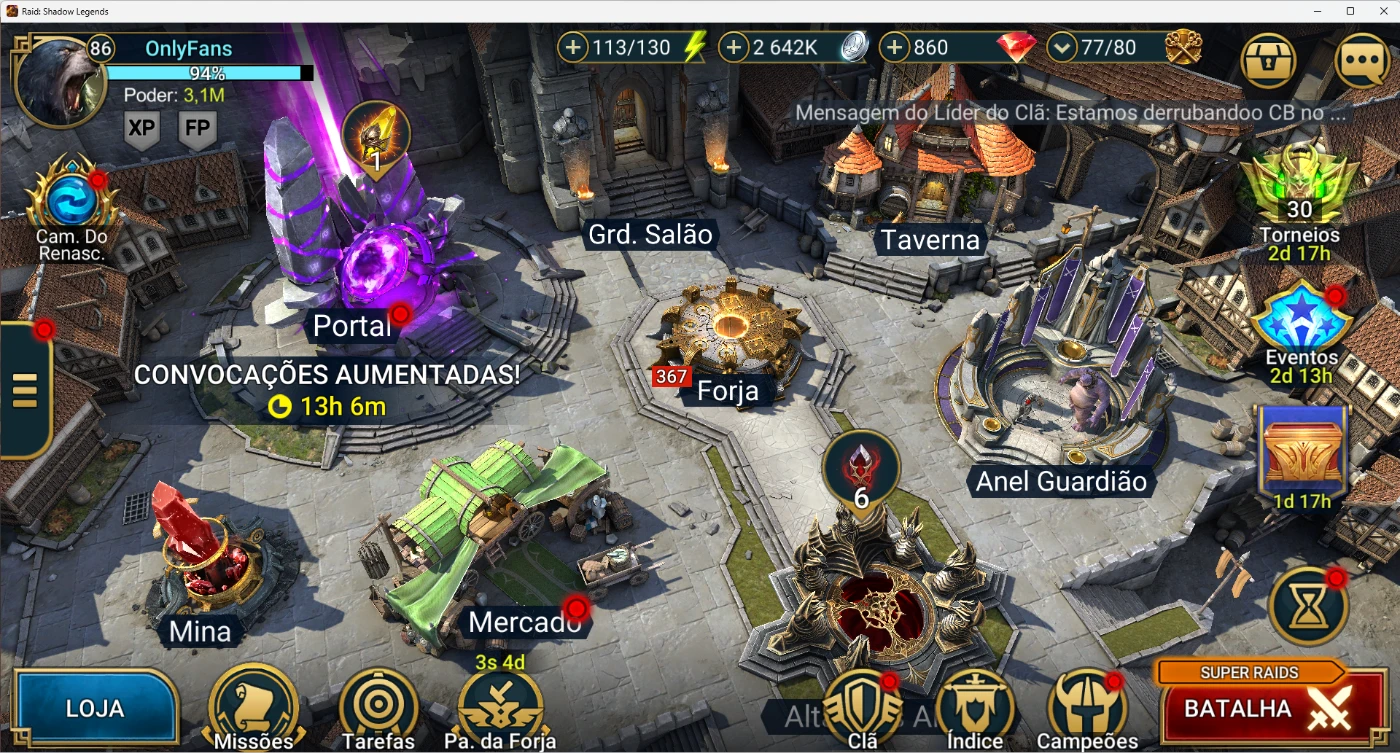Screen dimensions: 1400x753
Task: Click the XP boost badge
Action: click(x=142, y=129)
